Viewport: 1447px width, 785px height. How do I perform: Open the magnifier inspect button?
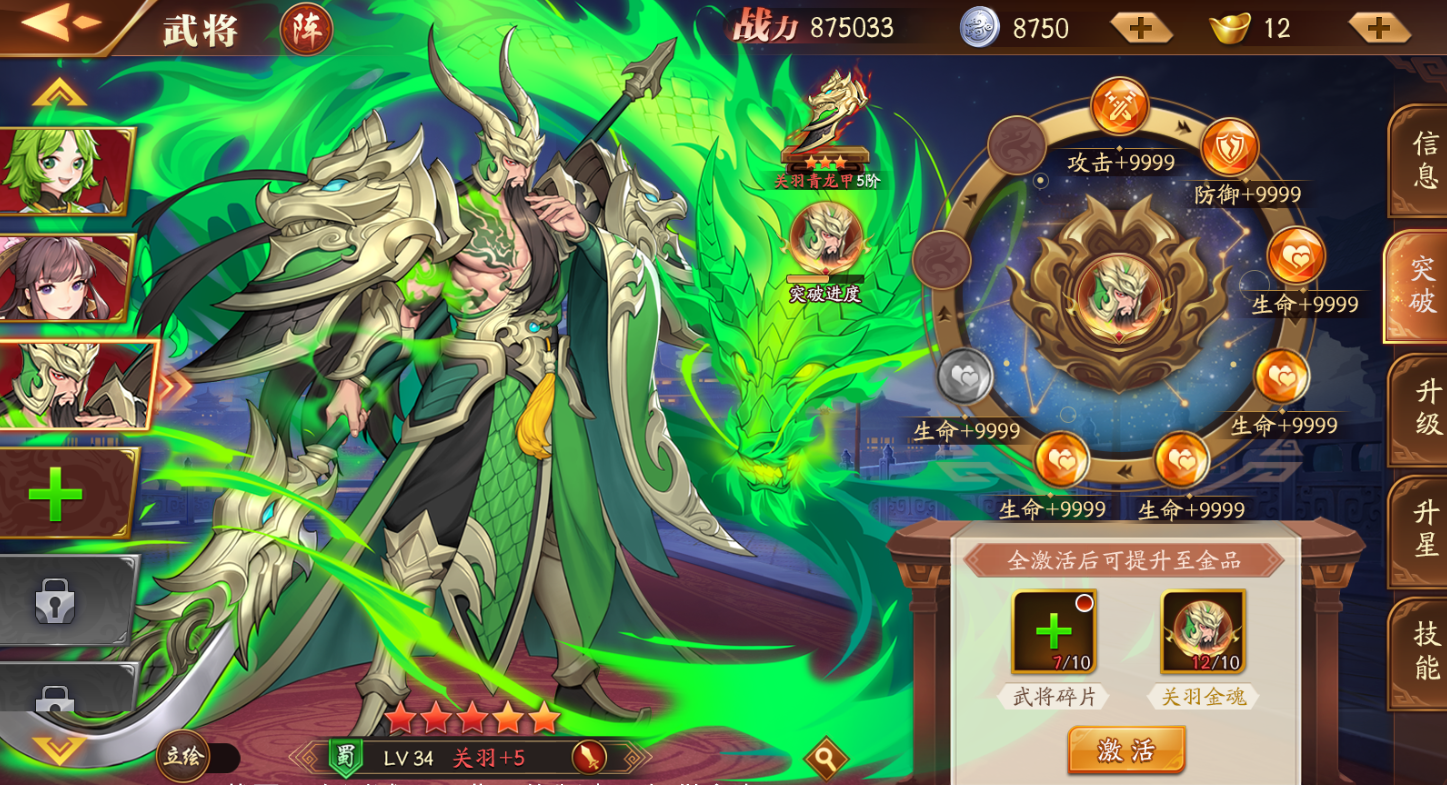pyautogui.click(x=825, y=759)
